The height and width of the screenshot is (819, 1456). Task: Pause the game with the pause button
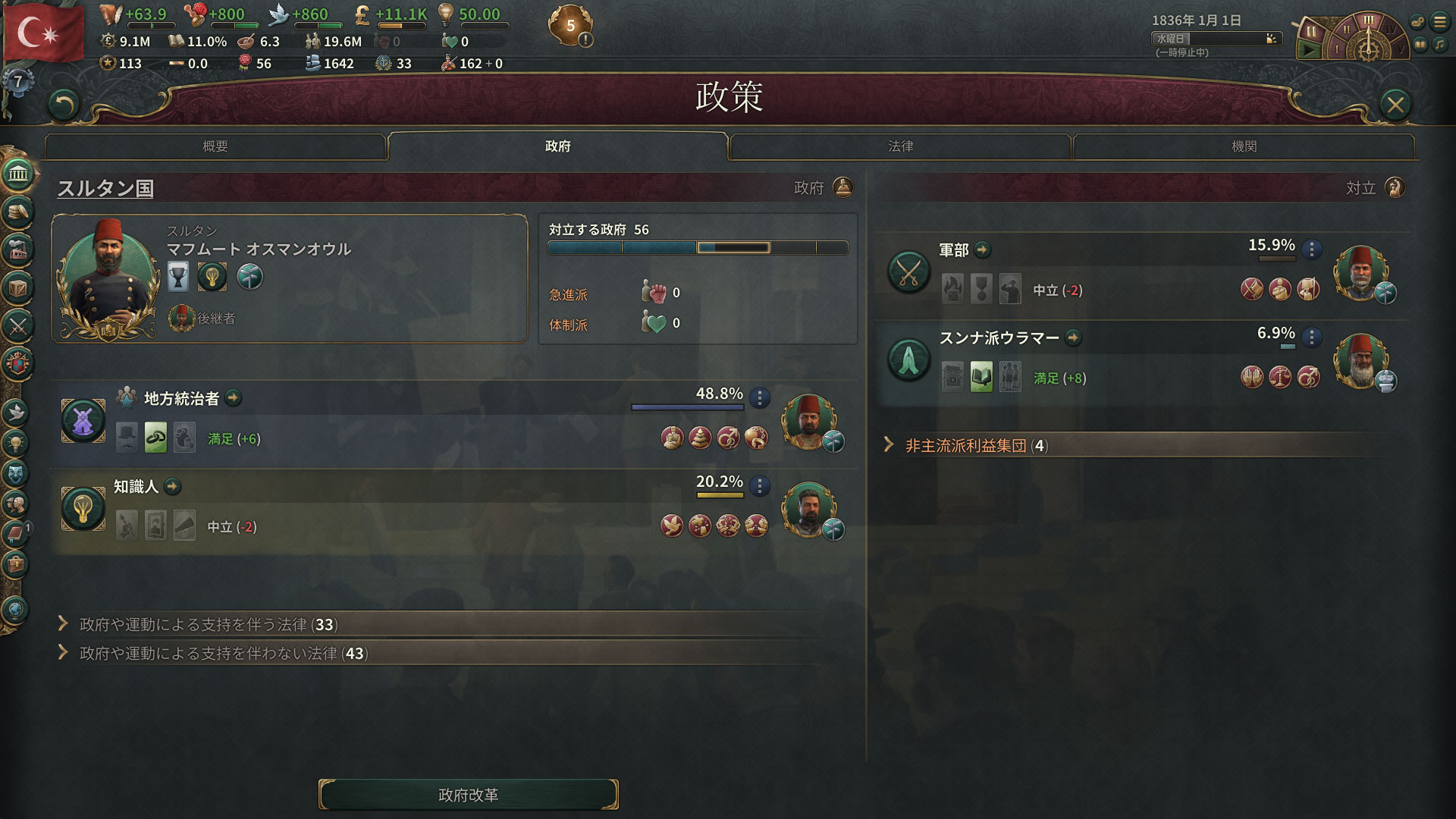click(1310, 32)
